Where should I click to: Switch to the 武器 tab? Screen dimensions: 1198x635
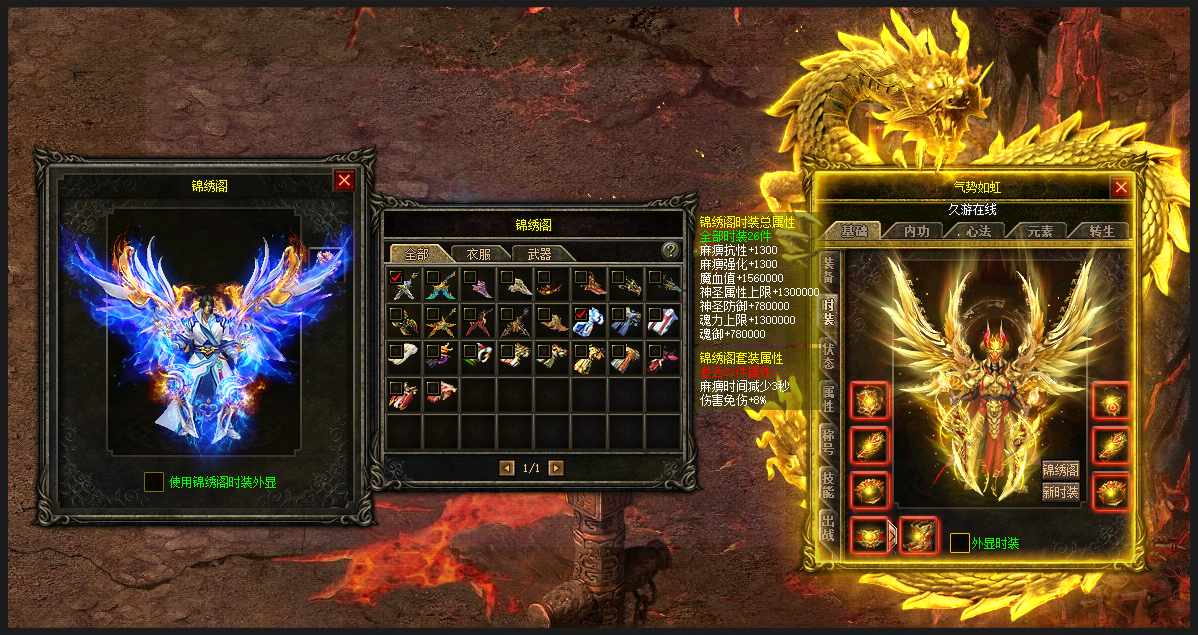tap(539, 253)
